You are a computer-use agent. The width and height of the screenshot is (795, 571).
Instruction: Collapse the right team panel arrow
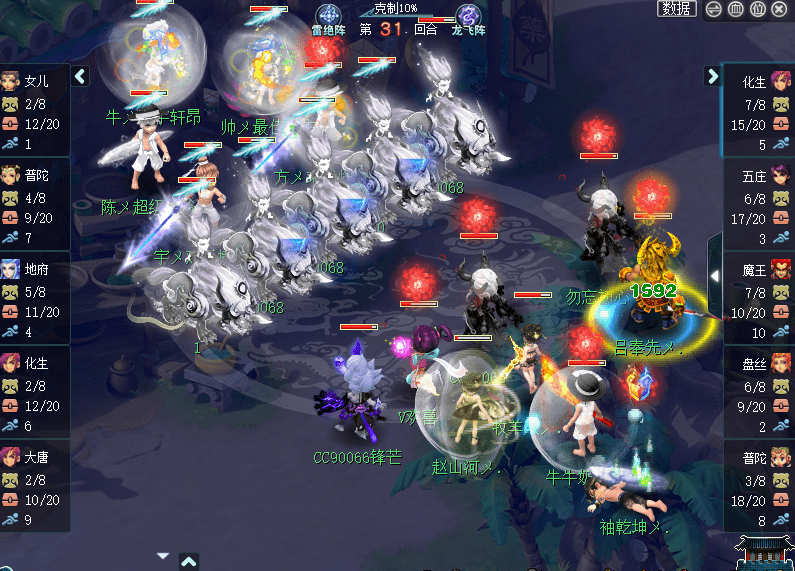(x=712, y=76)
